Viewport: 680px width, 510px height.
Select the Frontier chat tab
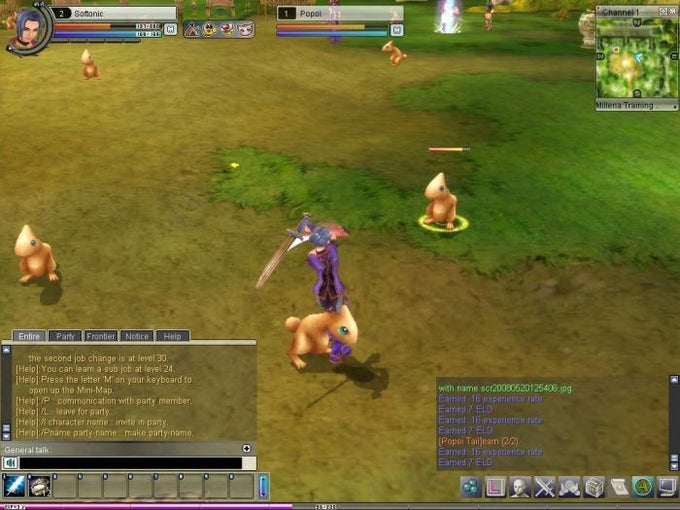tap(101, 336)
